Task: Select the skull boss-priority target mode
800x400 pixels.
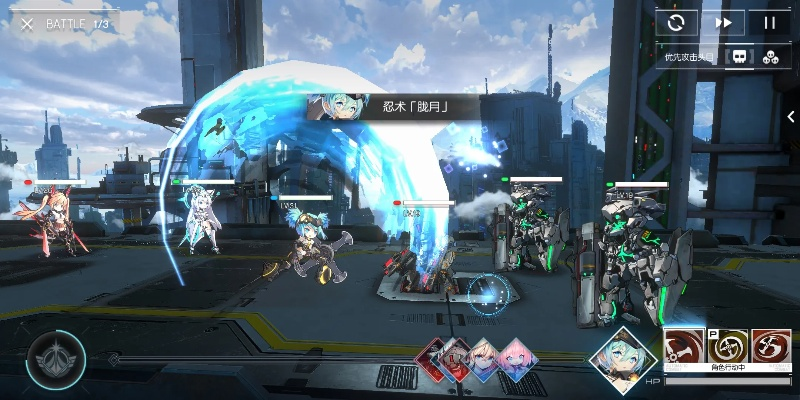Action: pyautogui.click(x=740, y=57)
